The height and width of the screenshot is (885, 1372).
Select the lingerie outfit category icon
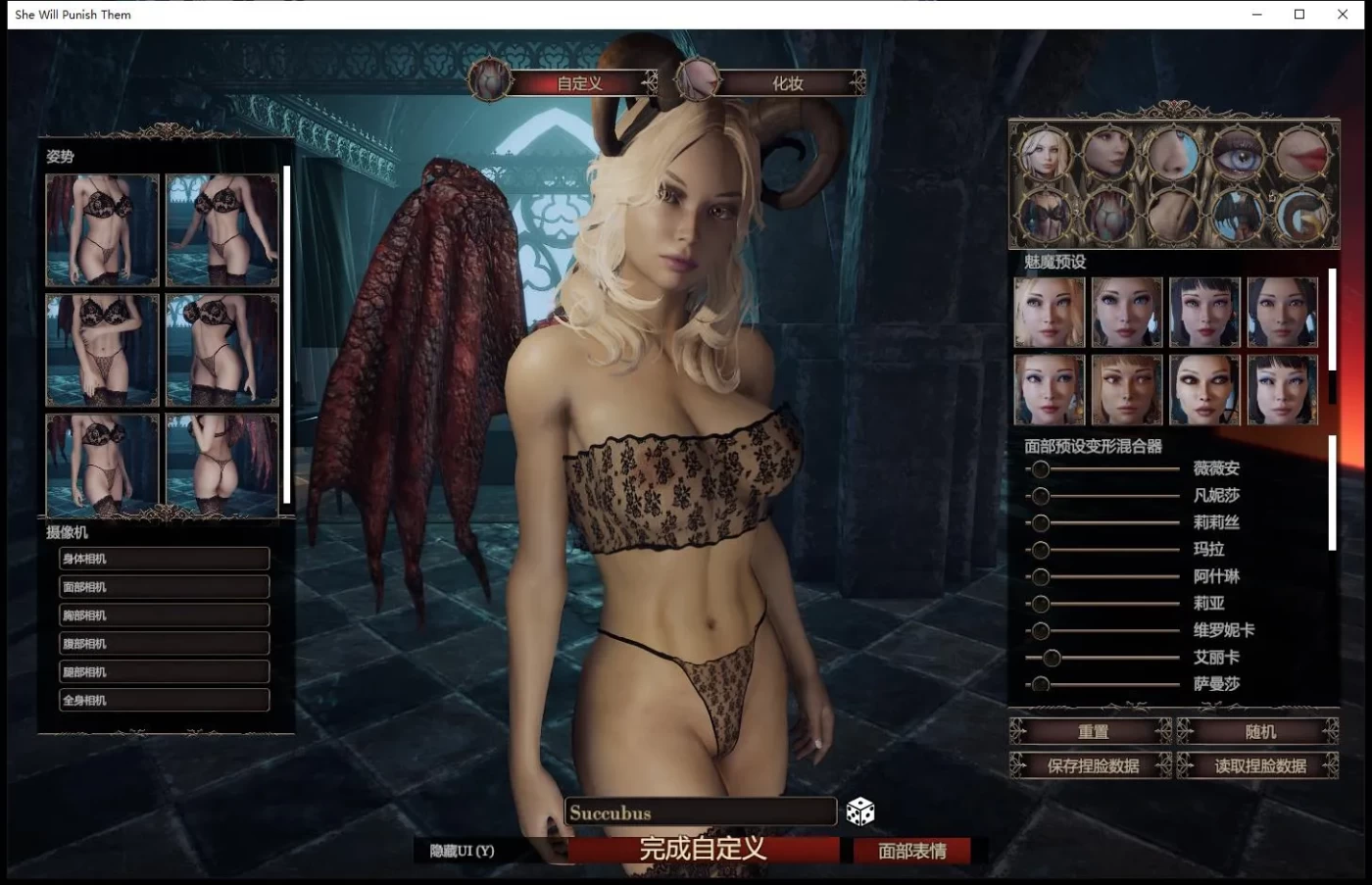pyautogui.click(x=1045, y=215)
